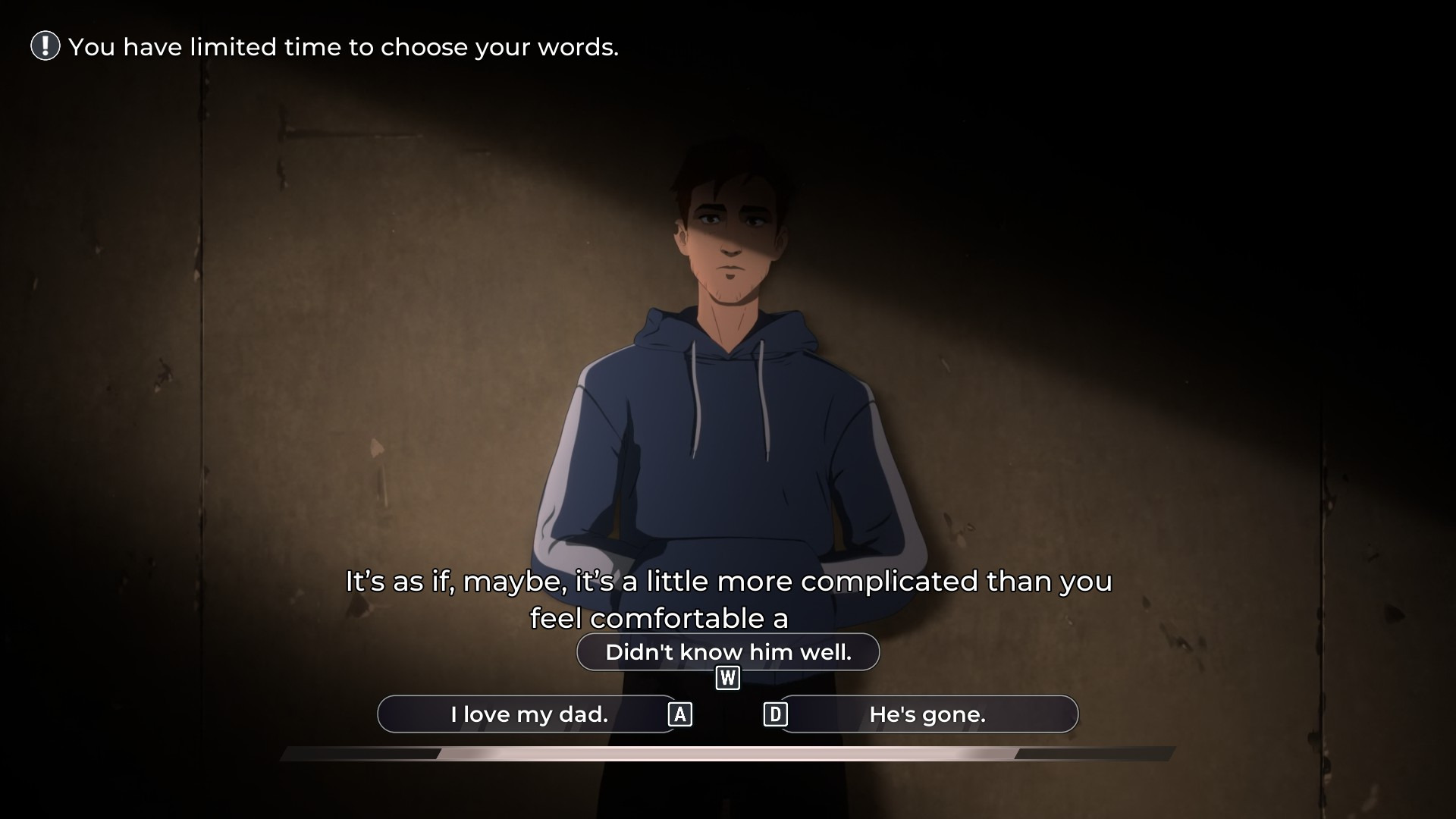This screenshot has width=1456, height=819.
Task: Select the "Didn't know him well." choice
Action: click(728, 651)
